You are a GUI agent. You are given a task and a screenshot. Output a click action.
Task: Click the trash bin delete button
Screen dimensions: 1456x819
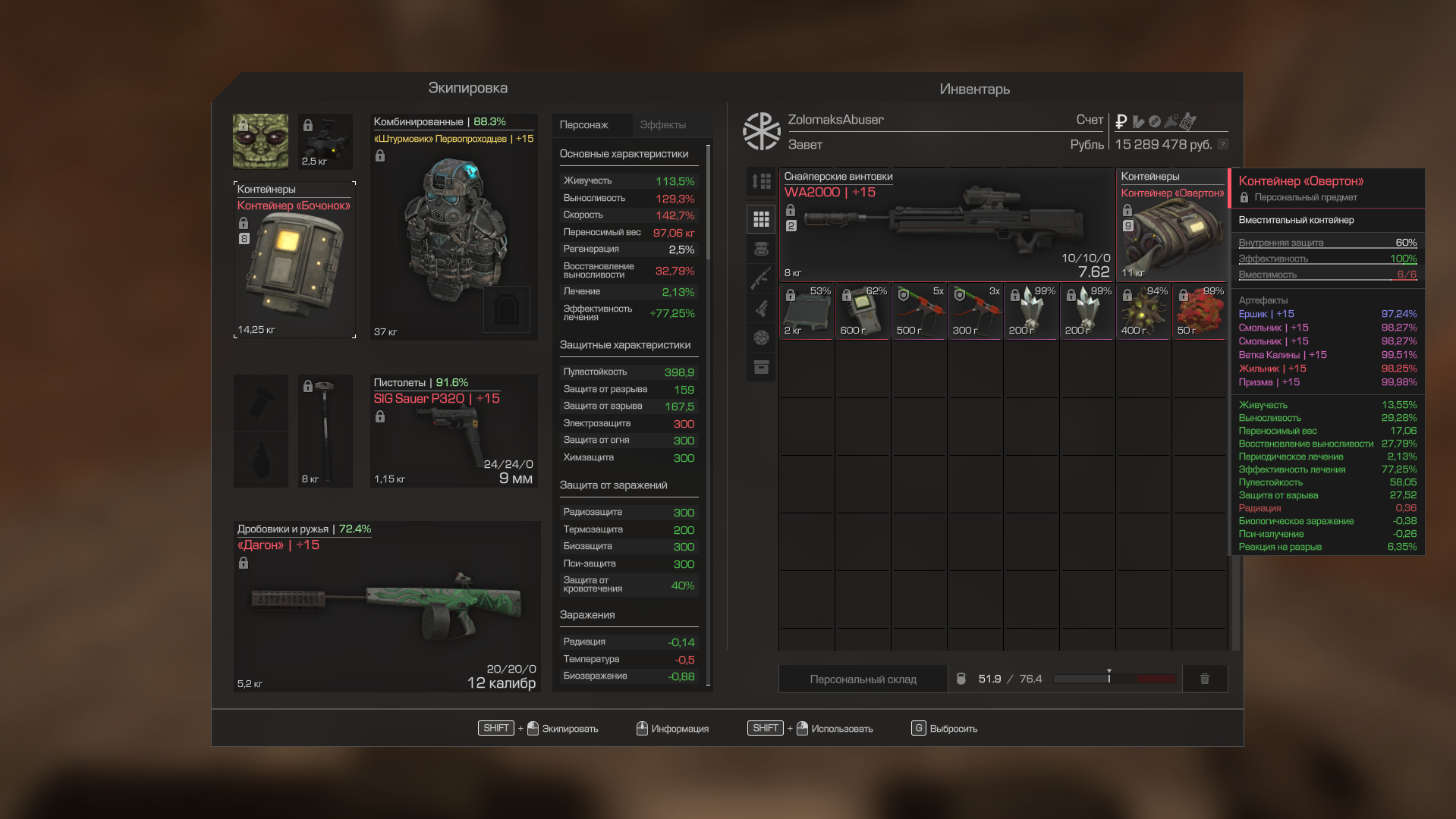(x=1204, y=679)
